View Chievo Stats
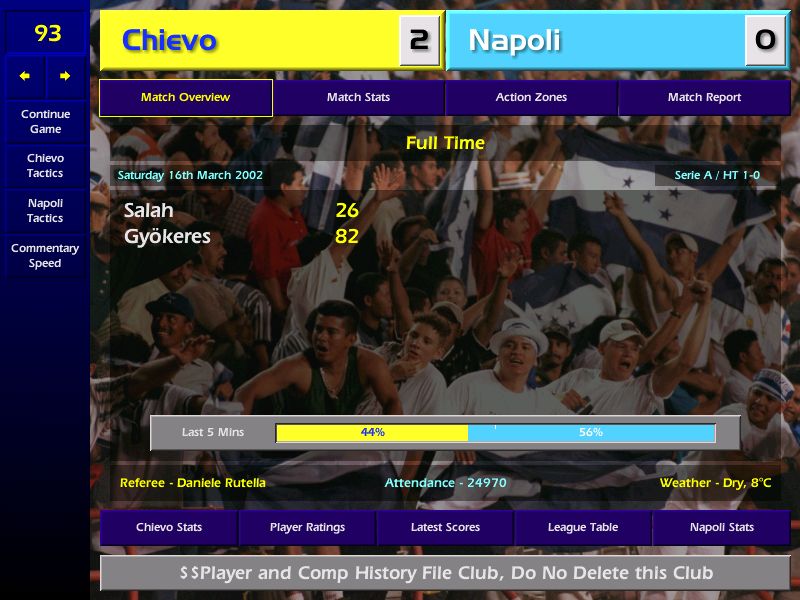 pyautogui.click(x=169, y=527)
